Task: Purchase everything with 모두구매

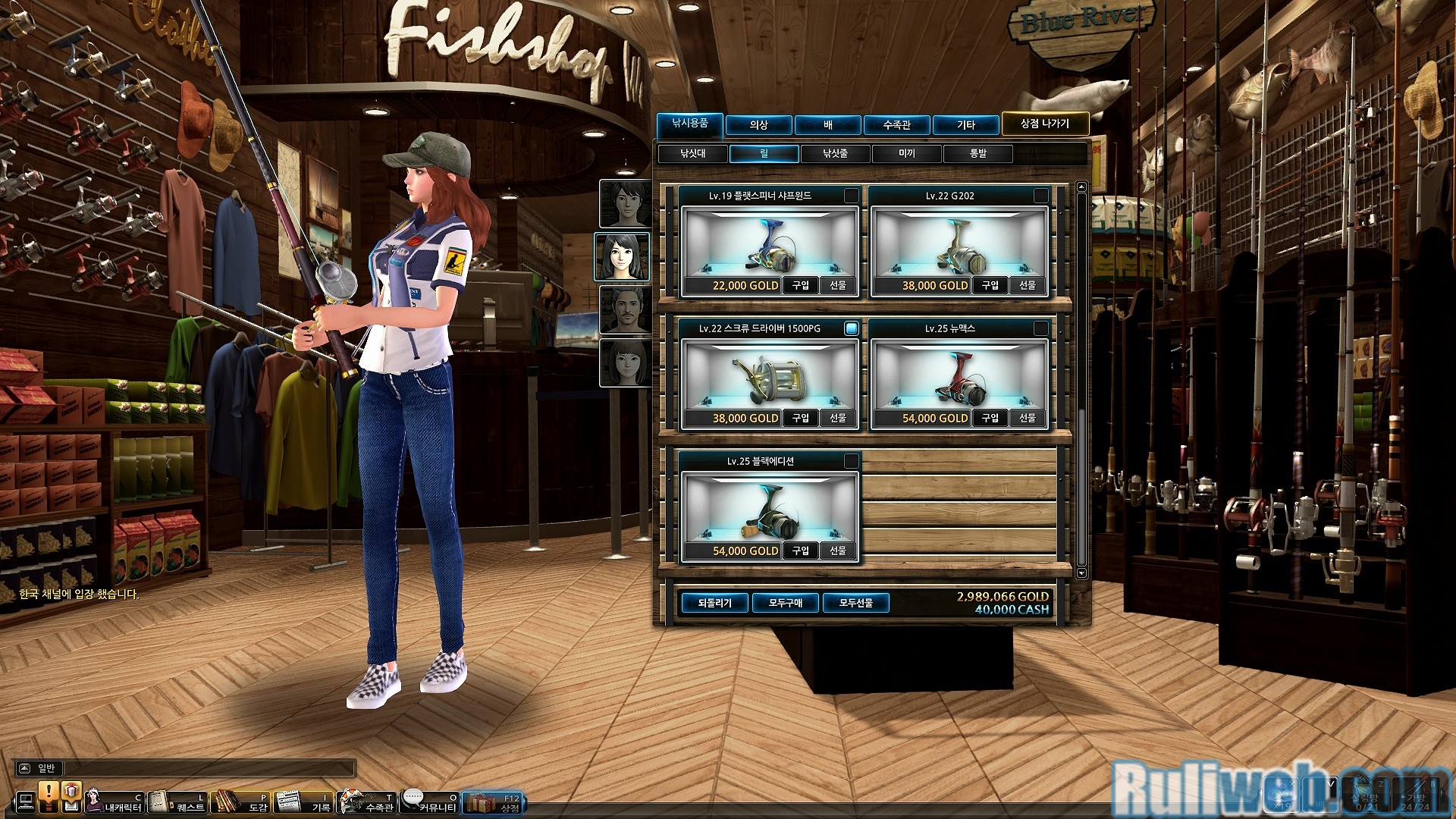Action: pos(785,603)
